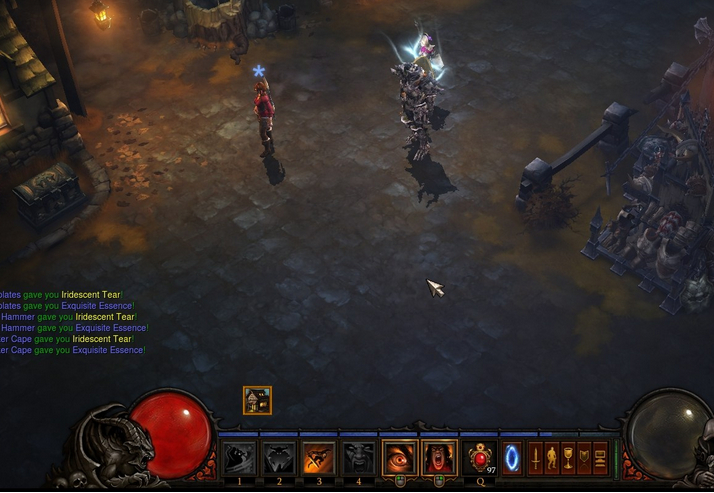The width and height of the screenshot is (714, 493).
Task: Show the achievements goblet icon
Action: [x=568, y=458]
